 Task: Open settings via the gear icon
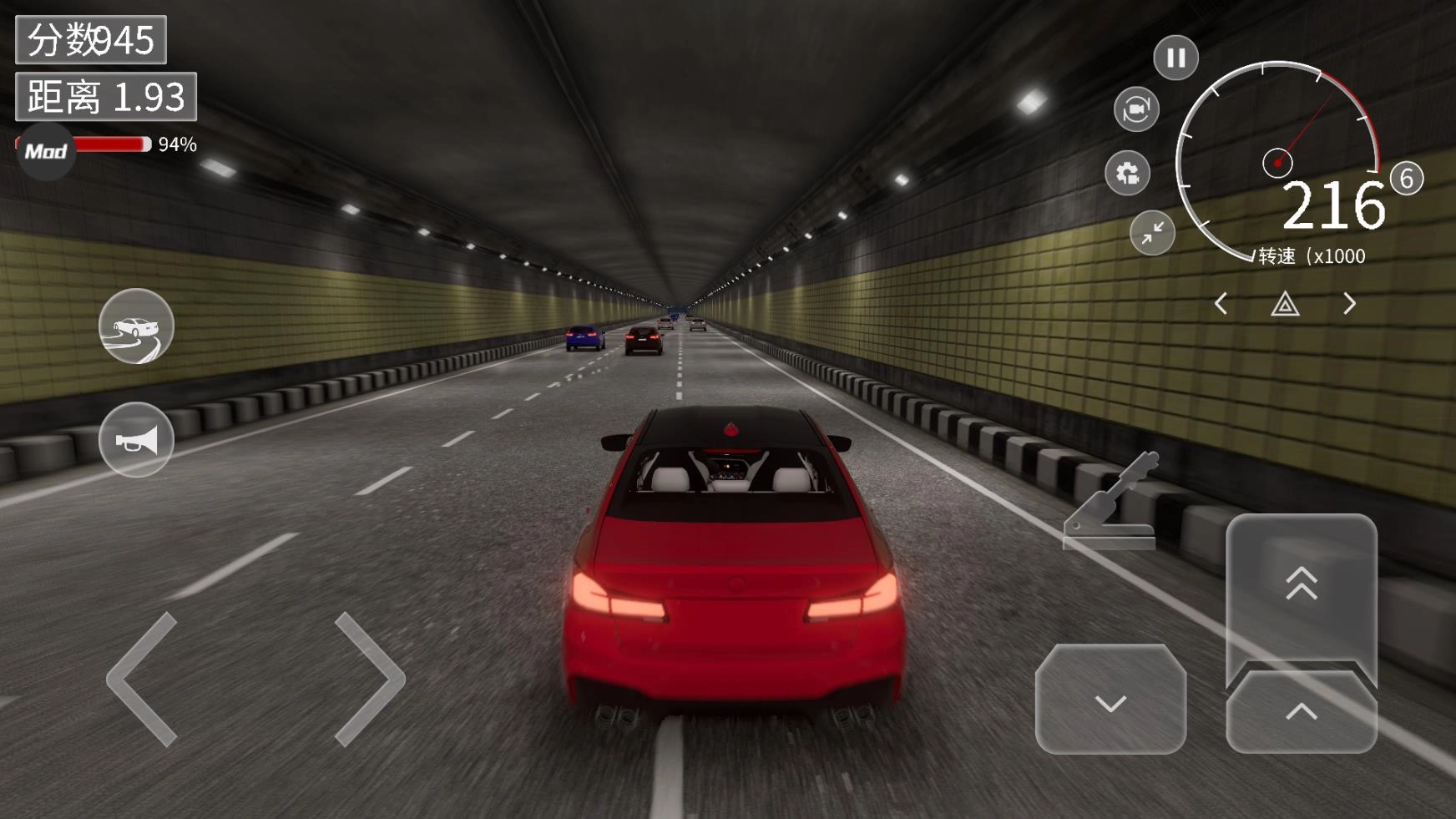[1127, 173]
